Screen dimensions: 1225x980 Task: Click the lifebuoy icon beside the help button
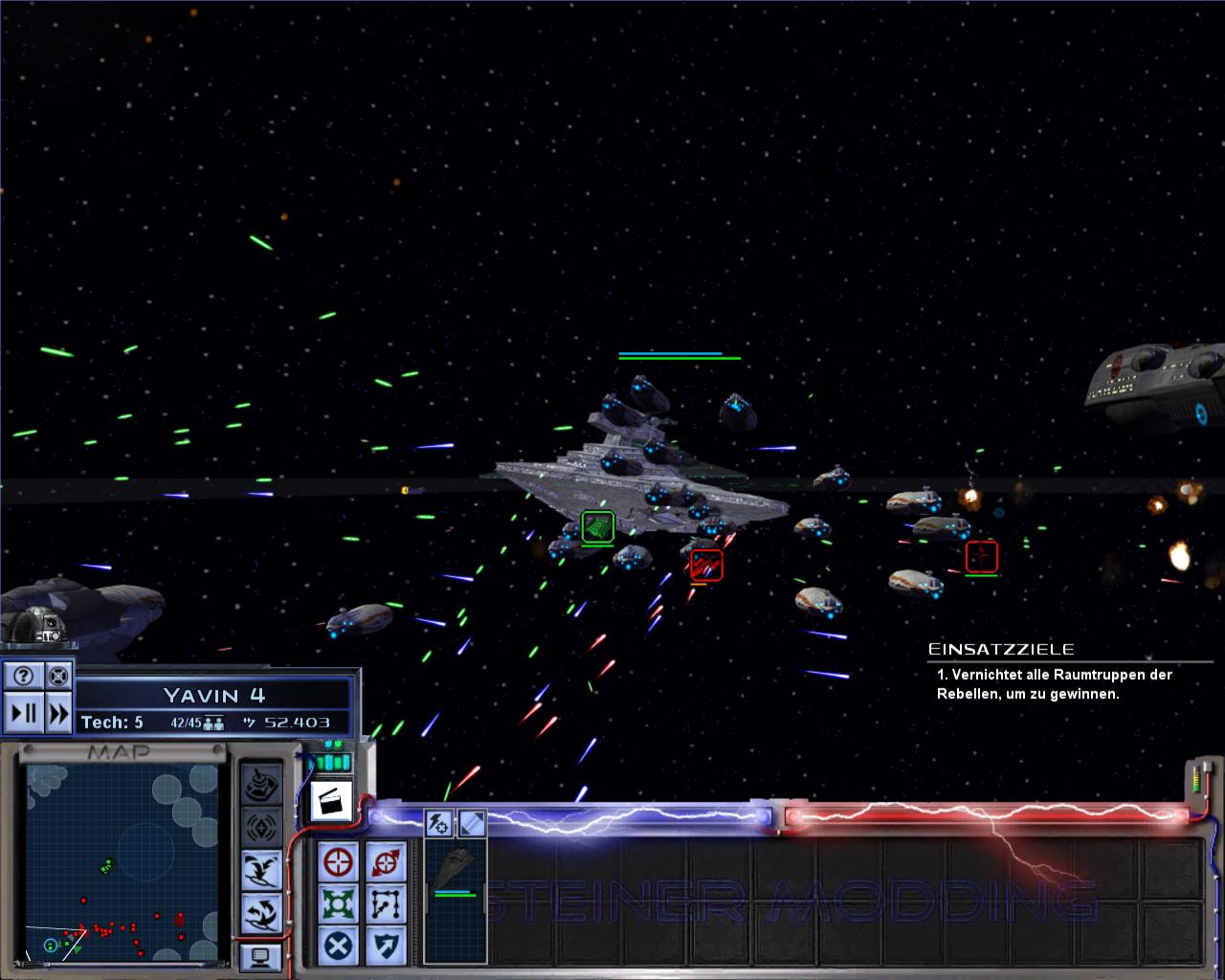[58, 677]
